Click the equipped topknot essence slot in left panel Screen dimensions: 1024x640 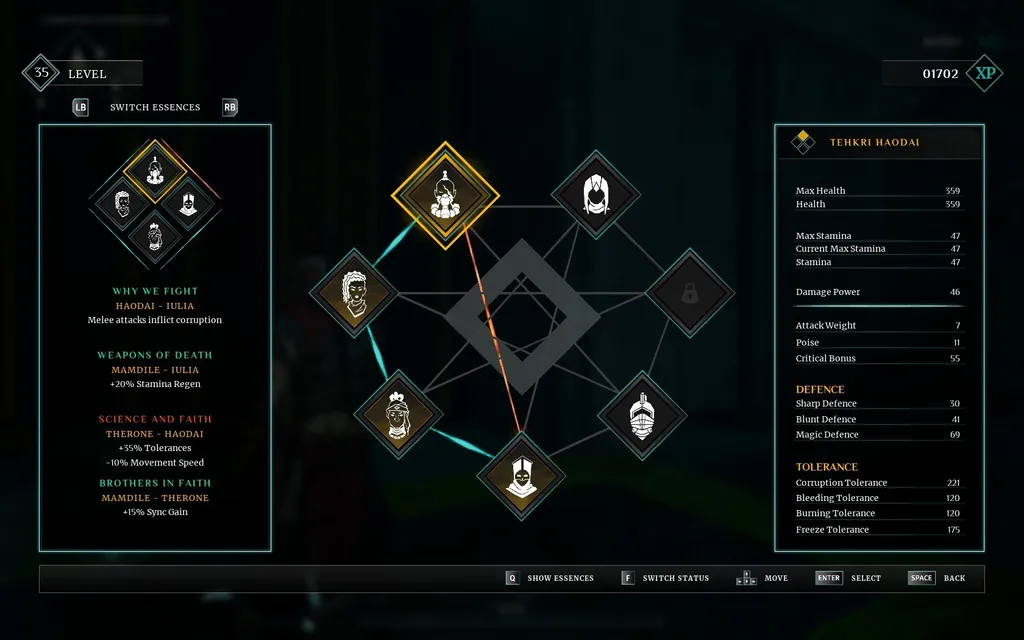(155, 171)
